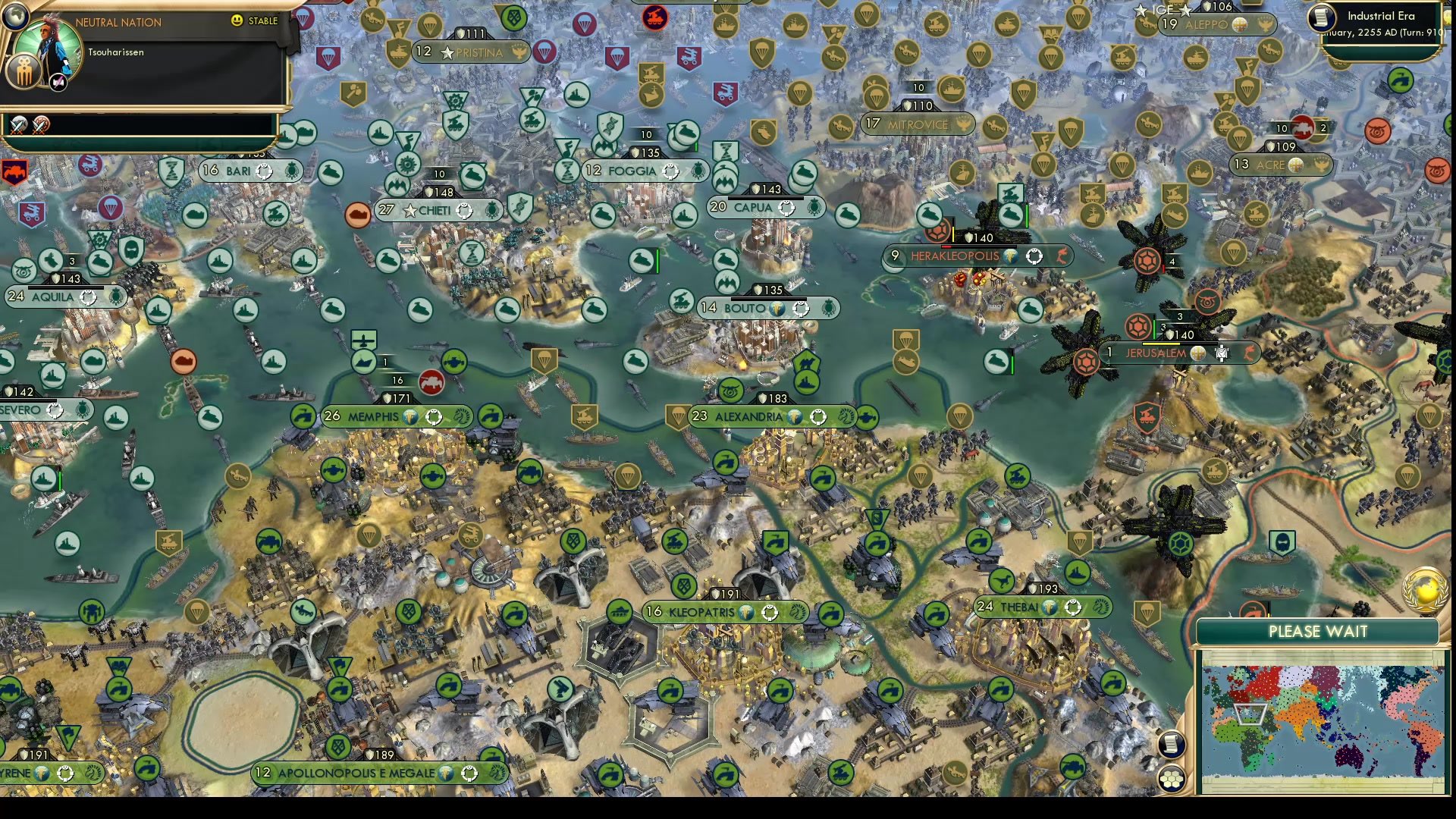The image size is (1456, 819).
Task: Click the crossed-swords war indicator in the diplomacy panel
Action: [x=18, y=127]
